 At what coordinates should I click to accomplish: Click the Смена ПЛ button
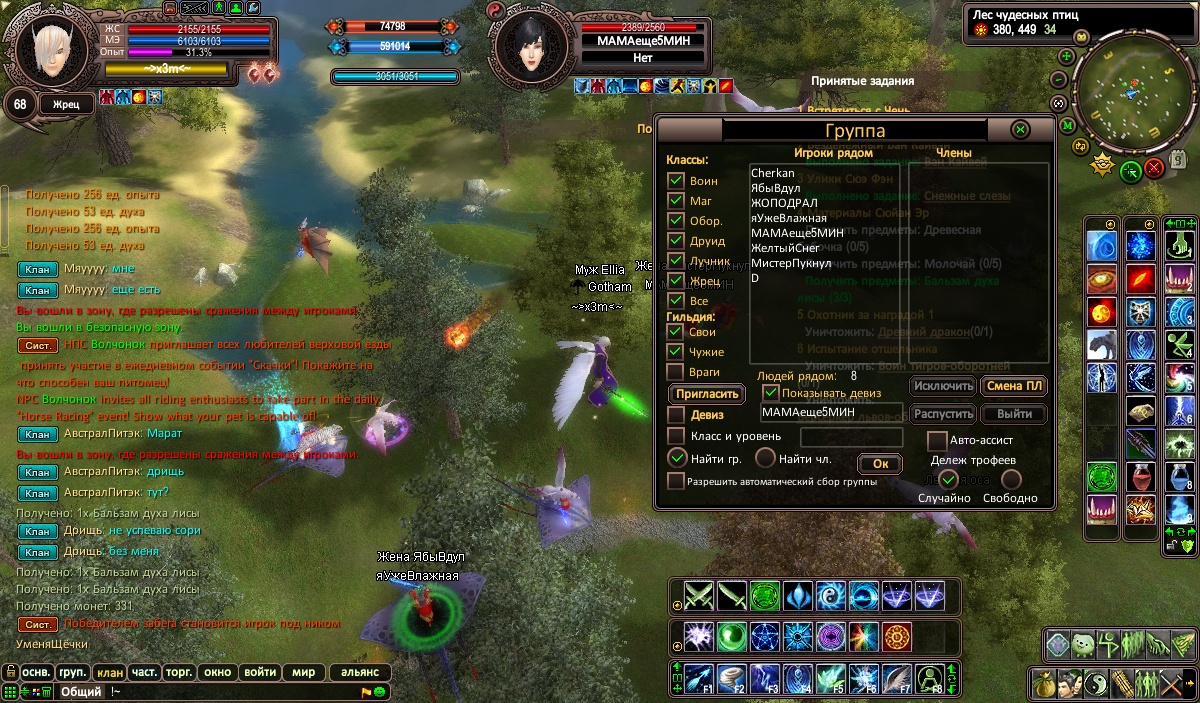1014,386
